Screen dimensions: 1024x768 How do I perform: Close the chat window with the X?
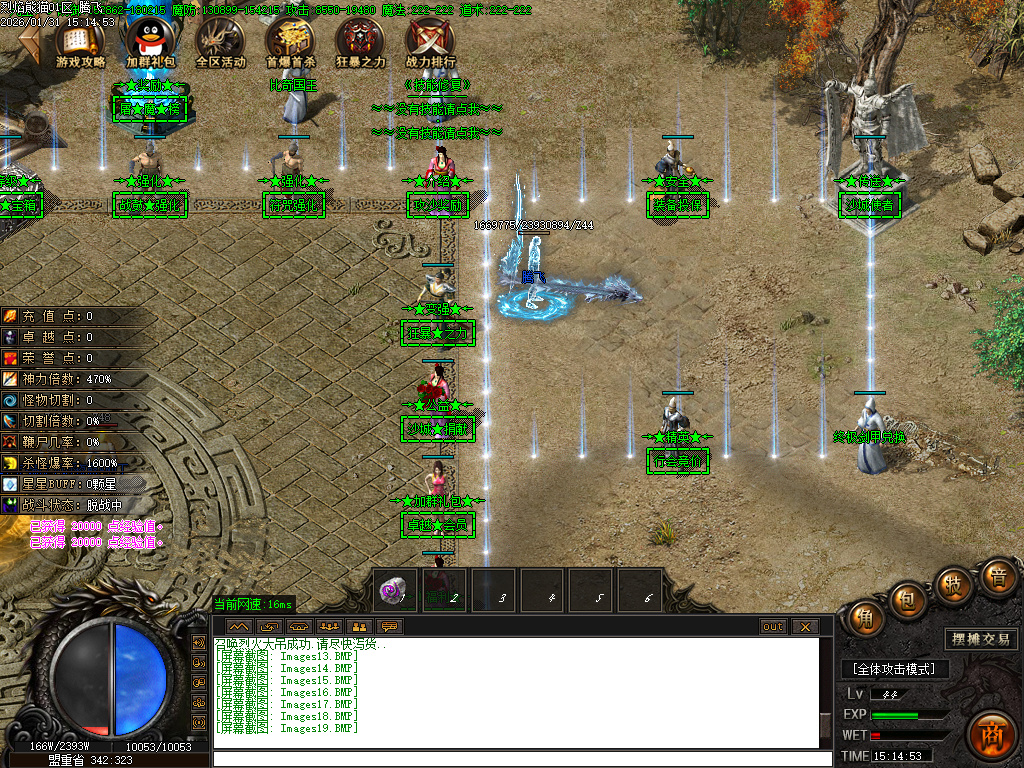click(806, 627)
